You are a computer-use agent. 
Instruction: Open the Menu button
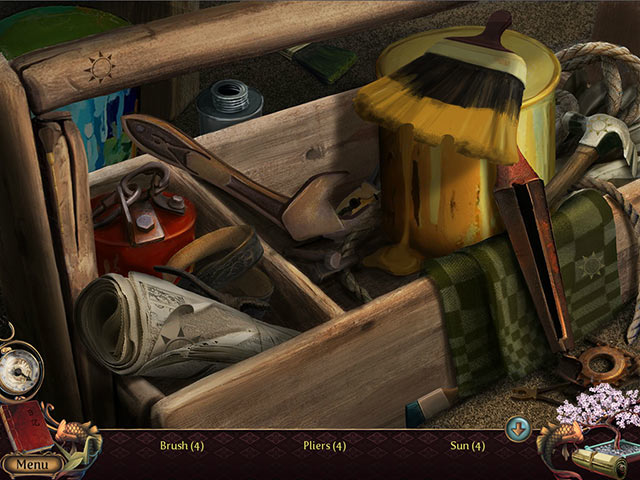point(31,464)
